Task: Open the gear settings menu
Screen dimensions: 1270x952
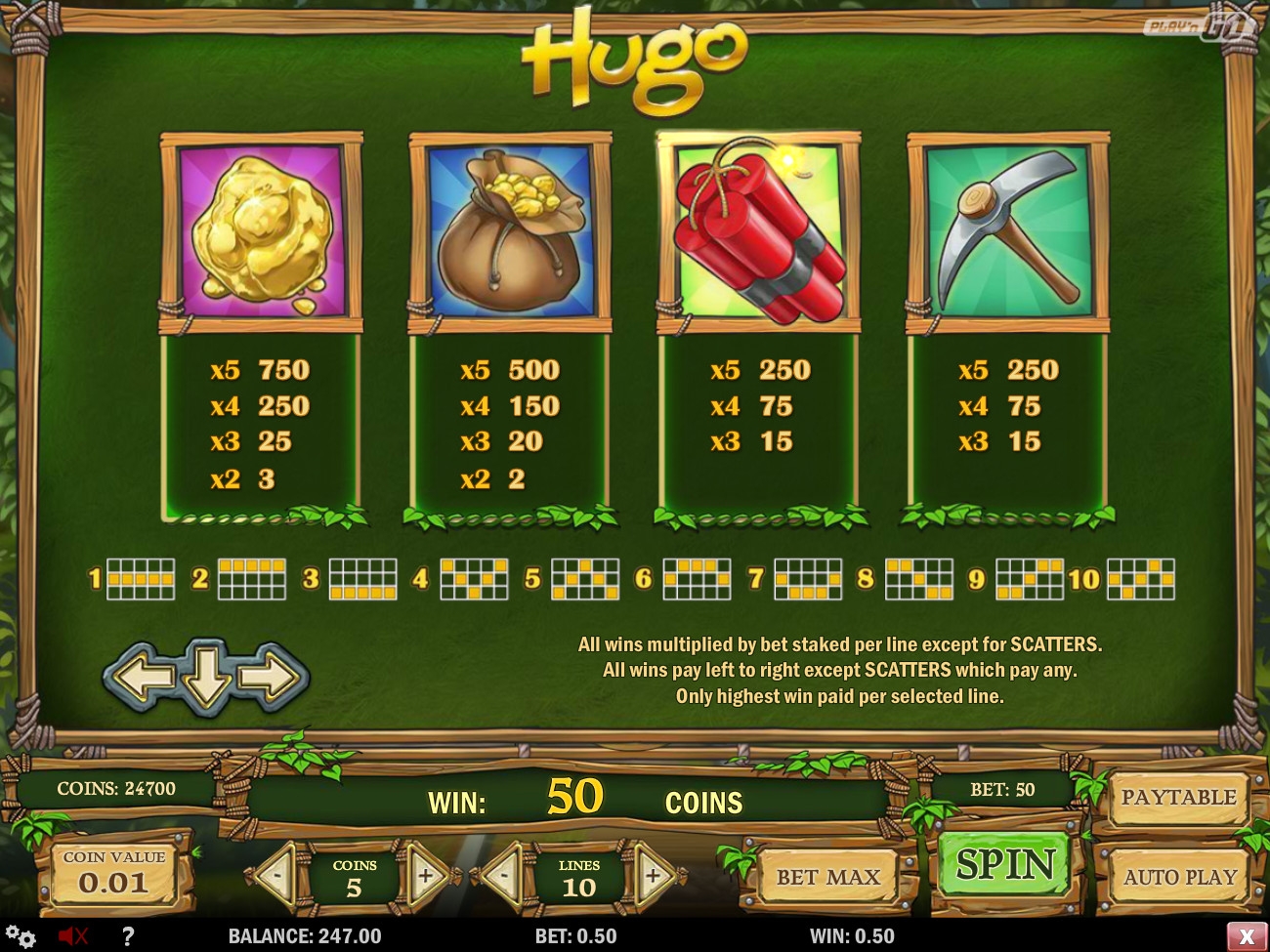Action: coord(21,935)
